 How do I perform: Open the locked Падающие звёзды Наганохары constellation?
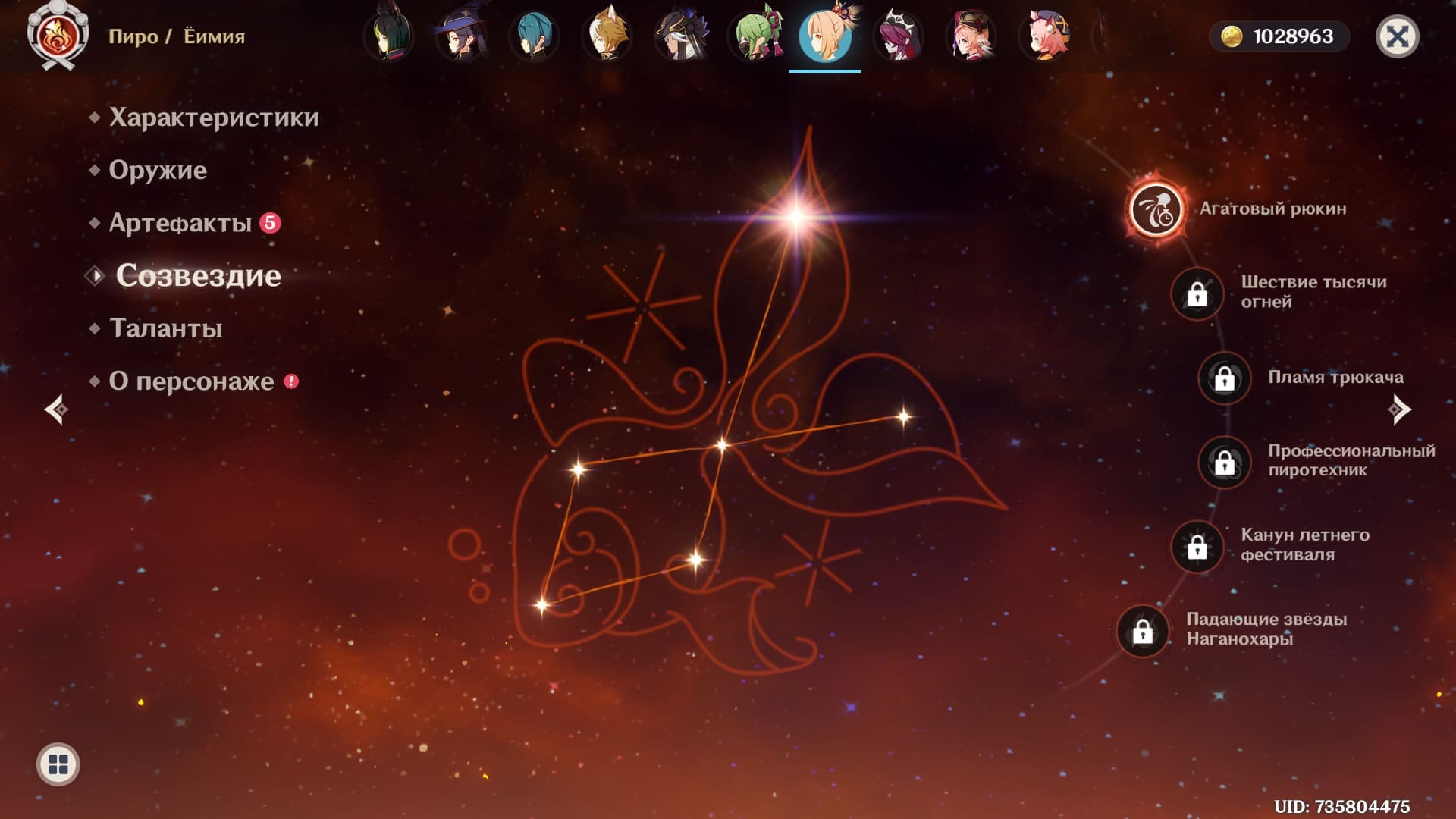pyautogui.click(x=1142, y=630)
